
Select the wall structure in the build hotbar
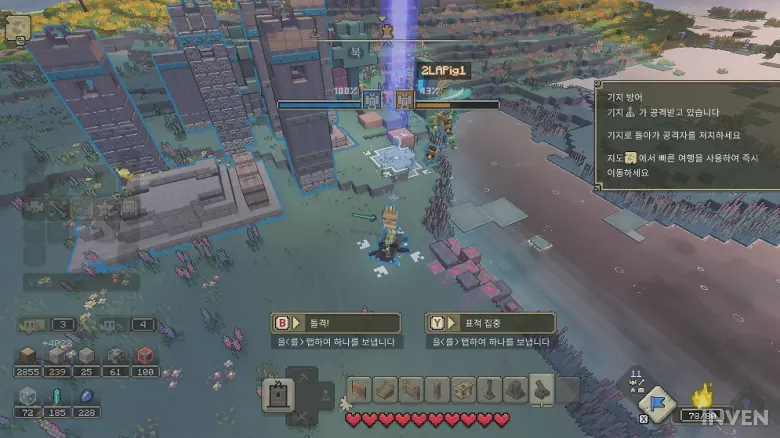360,390
